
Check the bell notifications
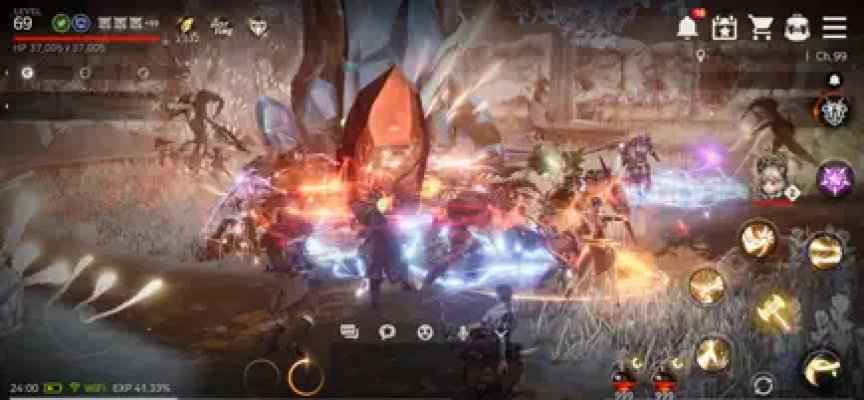pos(687,28)
